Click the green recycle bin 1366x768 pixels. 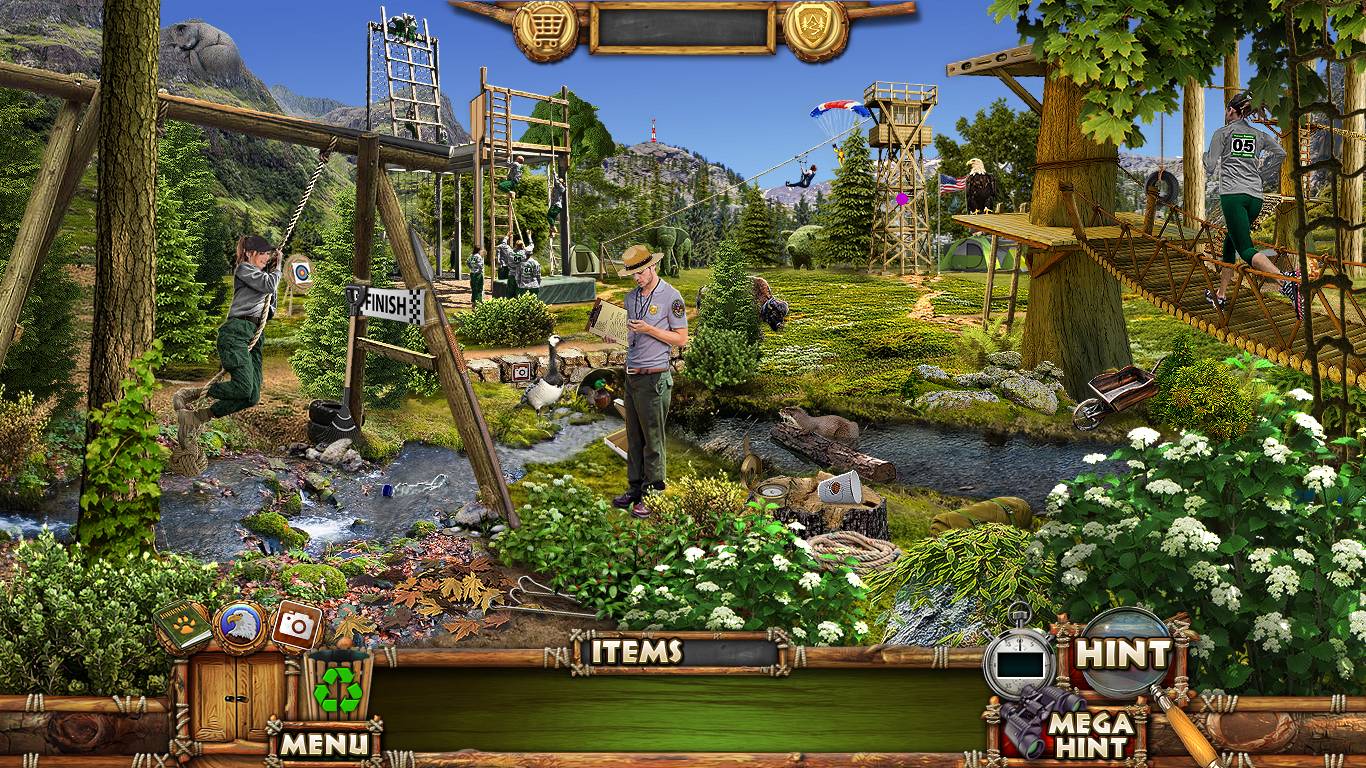coord(338,687)
